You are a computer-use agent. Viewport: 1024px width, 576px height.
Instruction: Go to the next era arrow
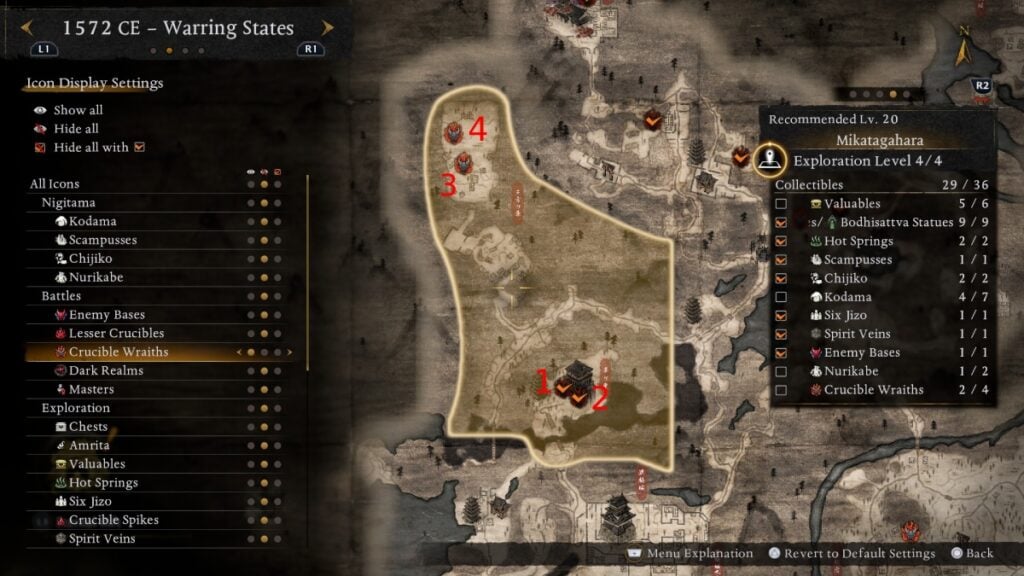(x=328, y=28)
